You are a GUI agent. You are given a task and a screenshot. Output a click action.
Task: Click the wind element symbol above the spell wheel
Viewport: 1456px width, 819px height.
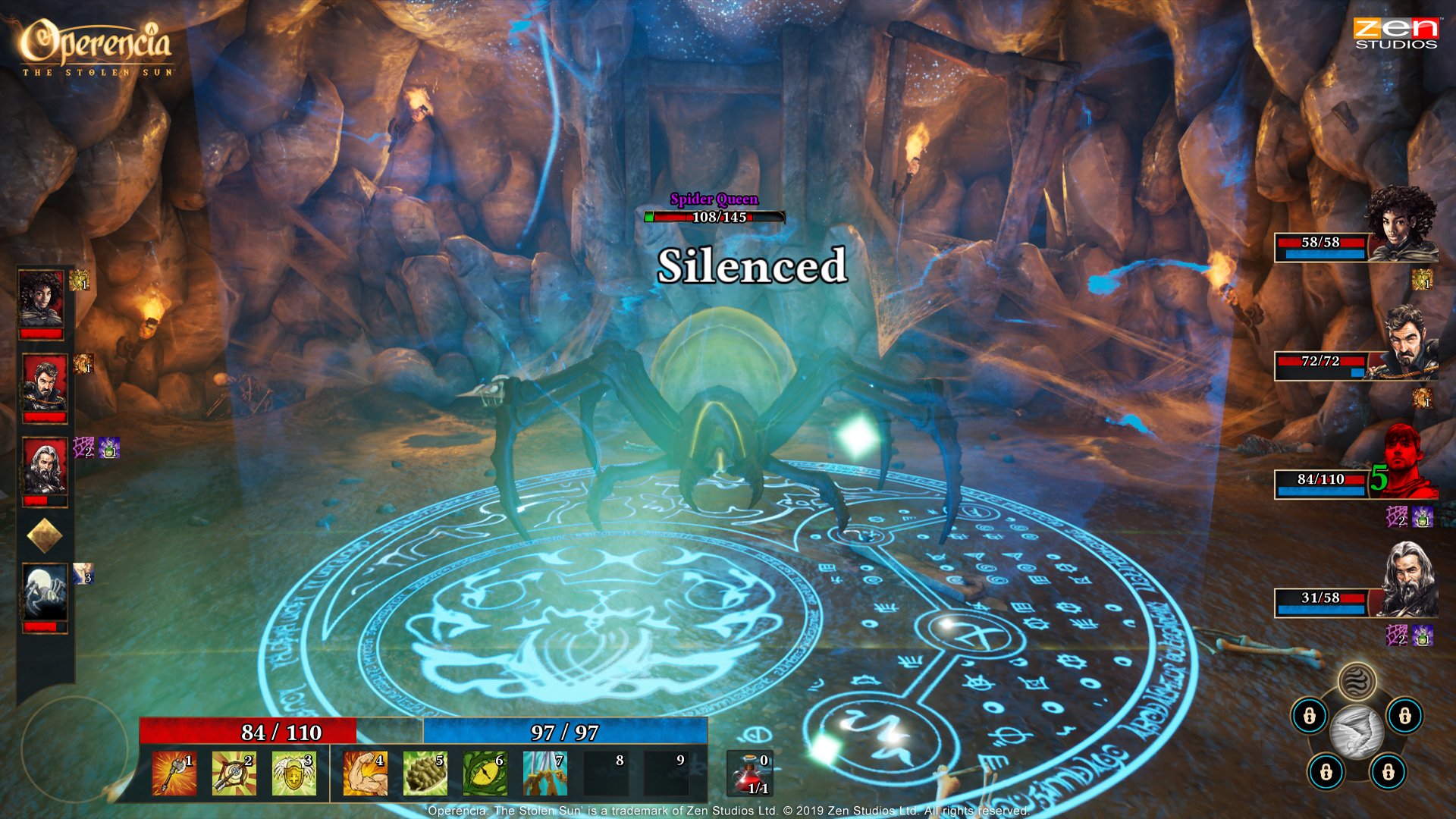[1358, 682]
